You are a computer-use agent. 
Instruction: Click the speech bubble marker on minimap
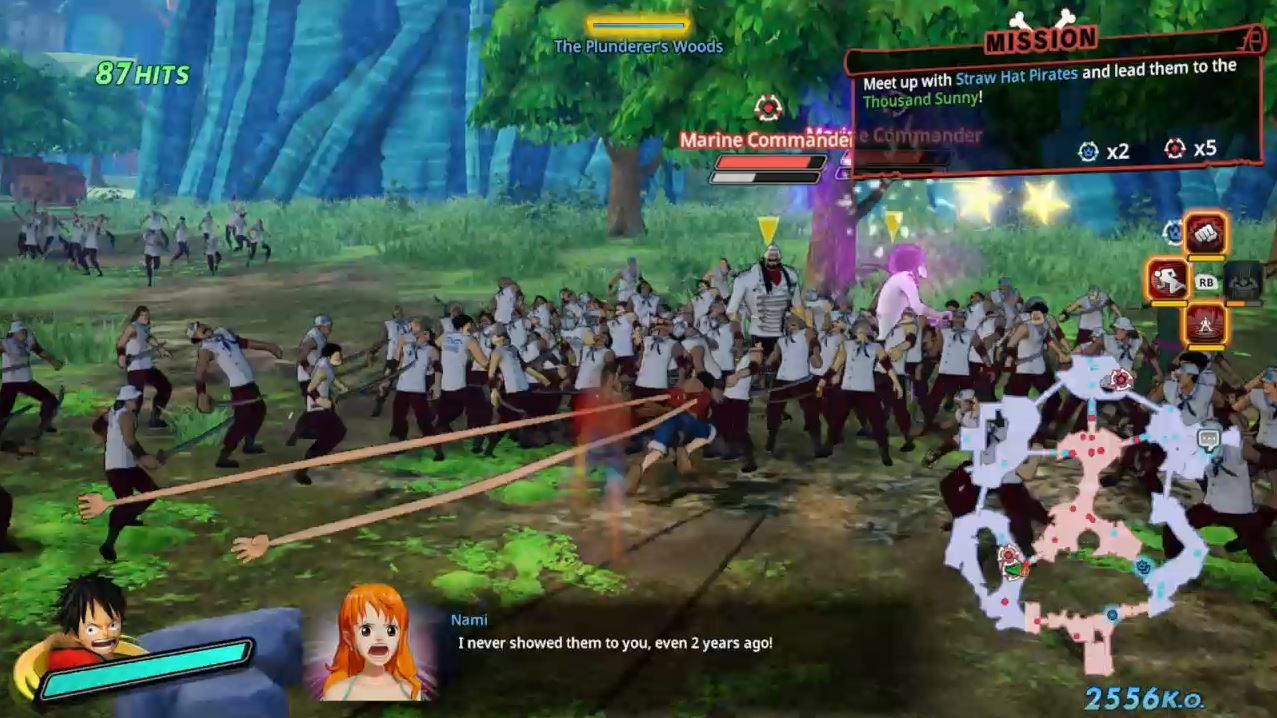1208,437
